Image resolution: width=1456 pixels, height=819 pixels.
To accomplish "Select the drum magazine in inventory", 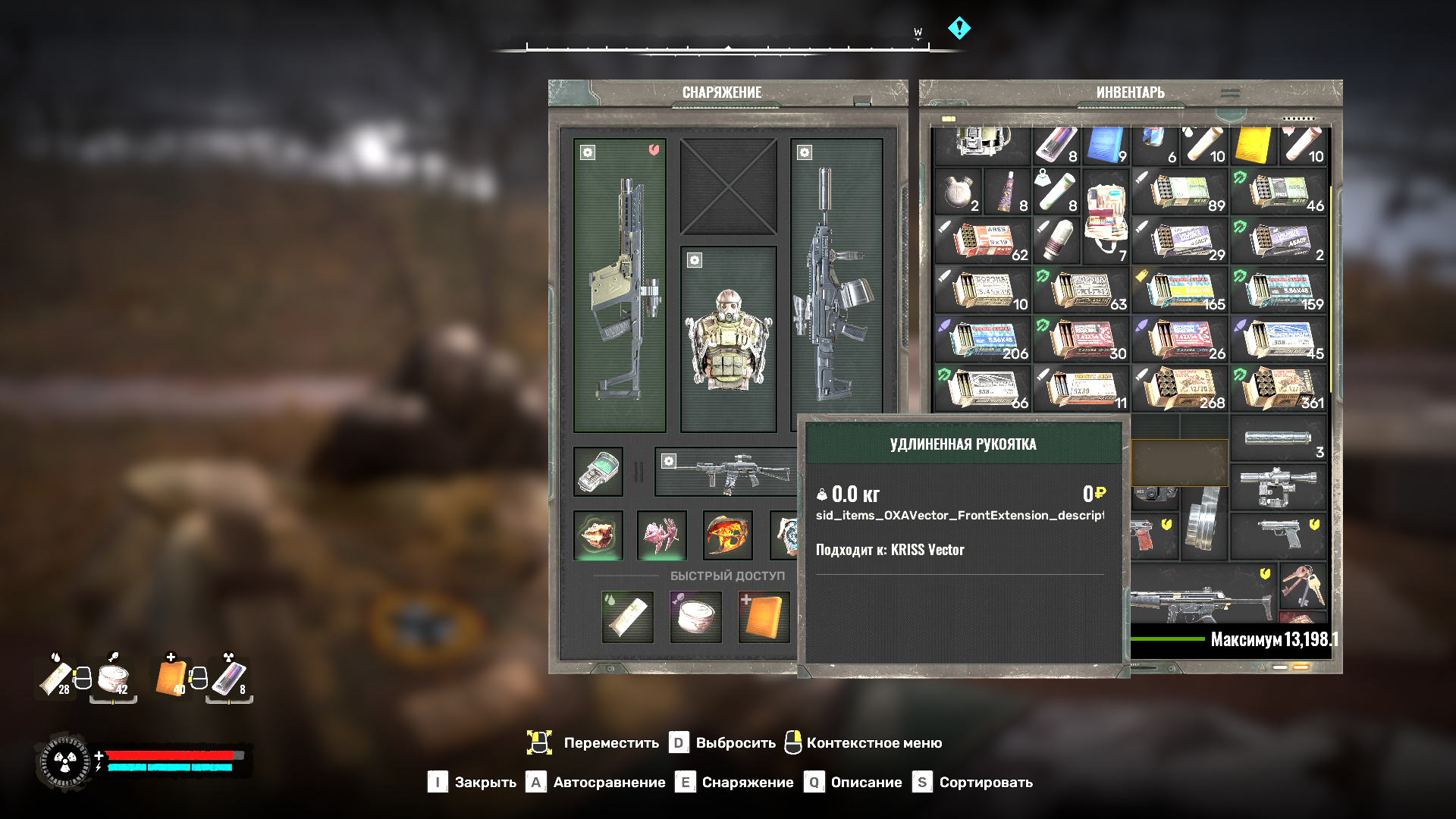I will [1203, 525].
